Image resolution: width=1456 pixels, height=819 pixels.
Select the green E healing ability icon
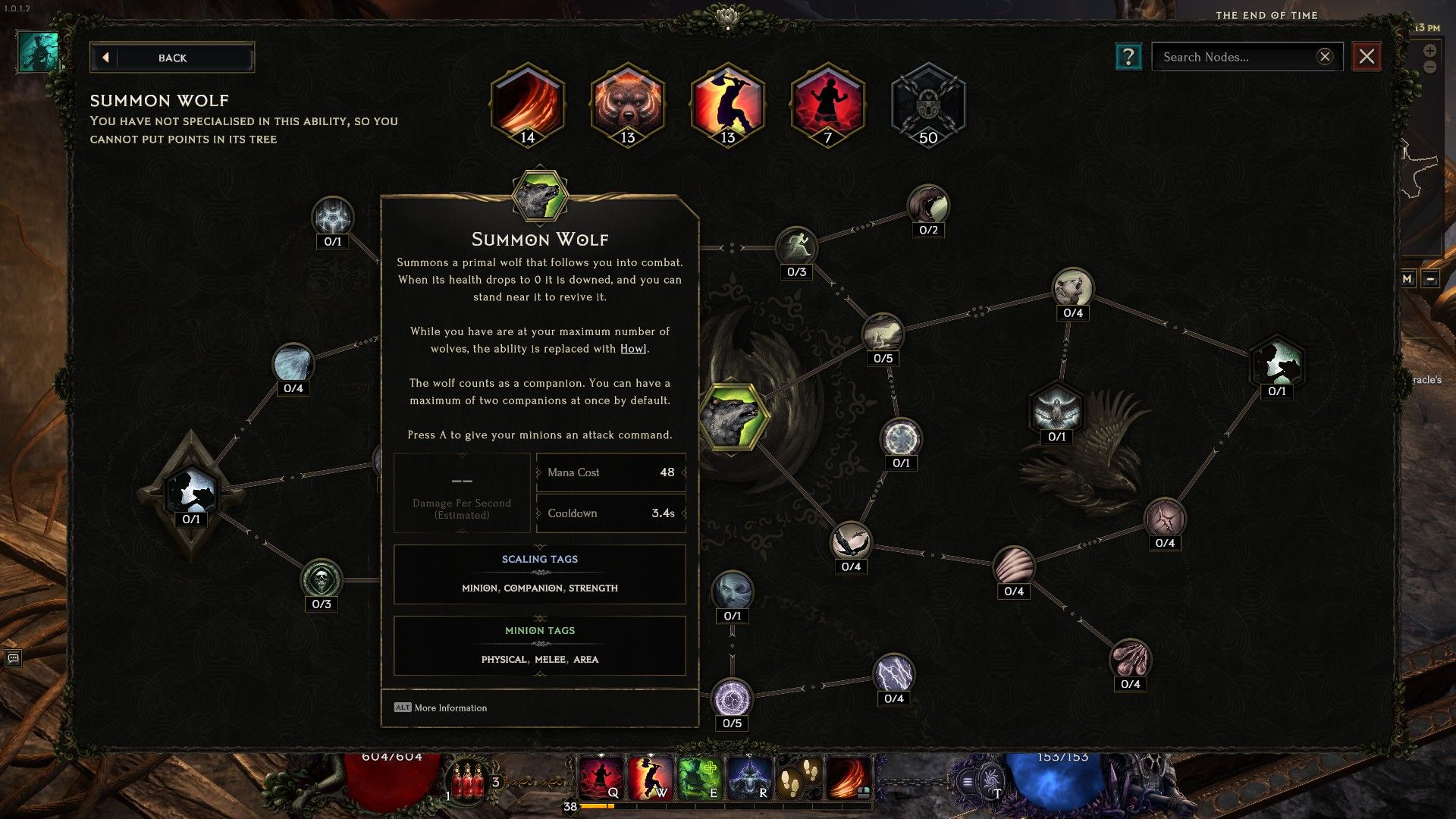[x=699, y=777]
